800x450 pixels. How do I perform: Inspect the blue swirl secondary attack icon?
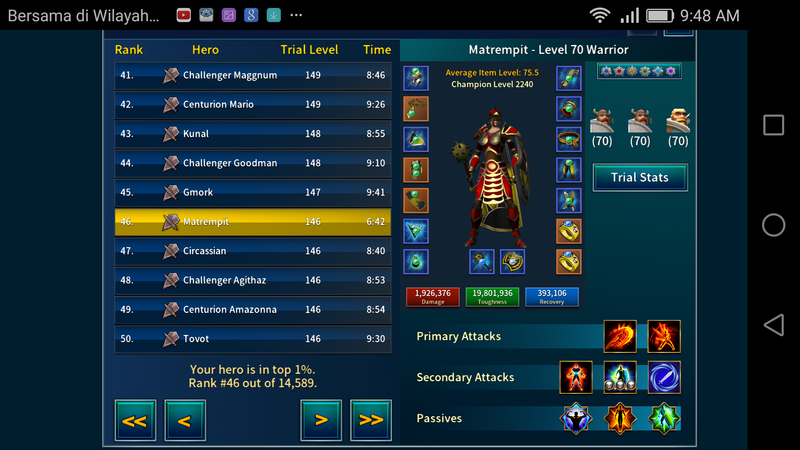tap(664, 378)
